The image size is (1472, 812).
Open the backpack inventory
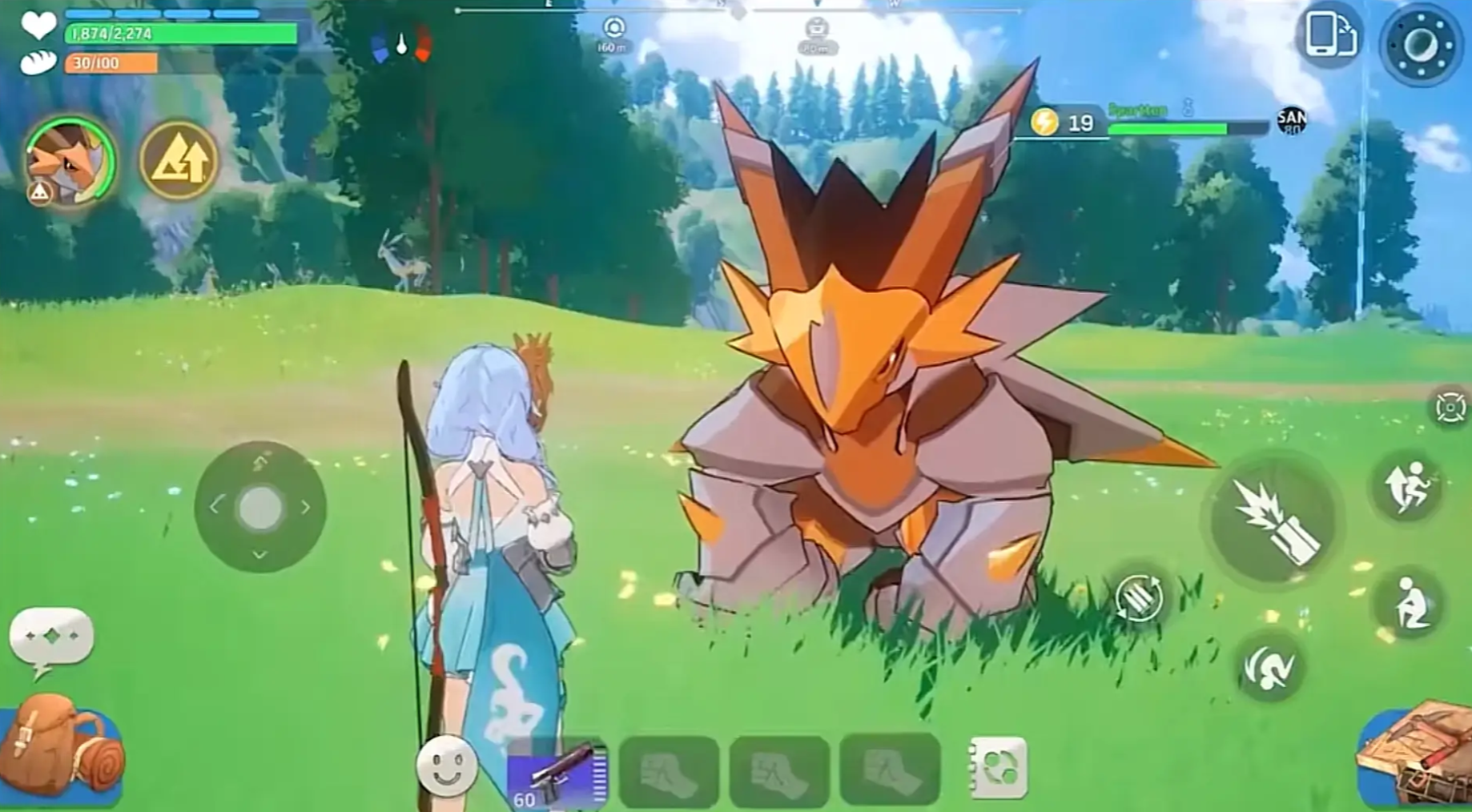pyautogui.click(x=61, y=750)
